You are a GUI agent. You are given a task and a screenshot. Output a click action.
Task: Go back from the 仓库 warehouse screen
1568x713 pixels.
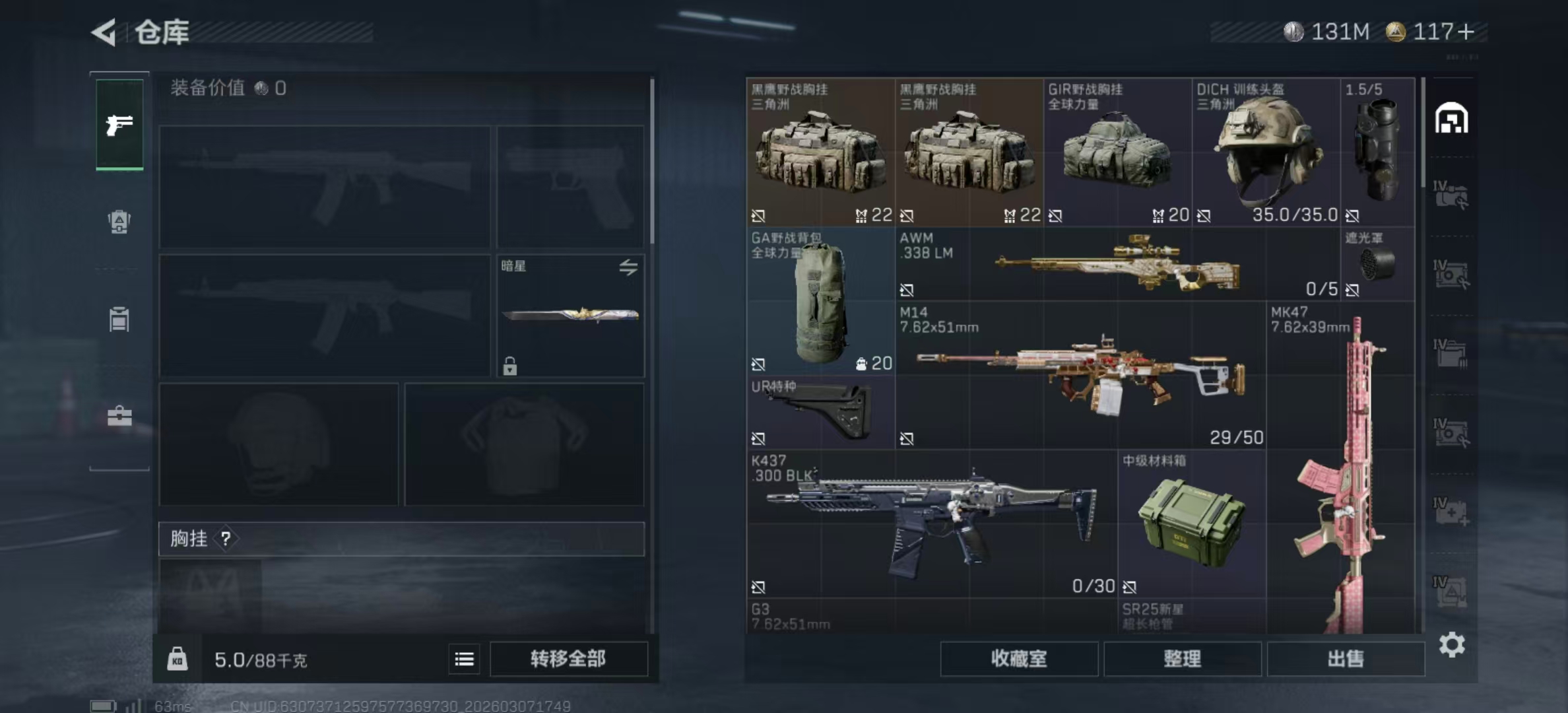coord(105,32)
